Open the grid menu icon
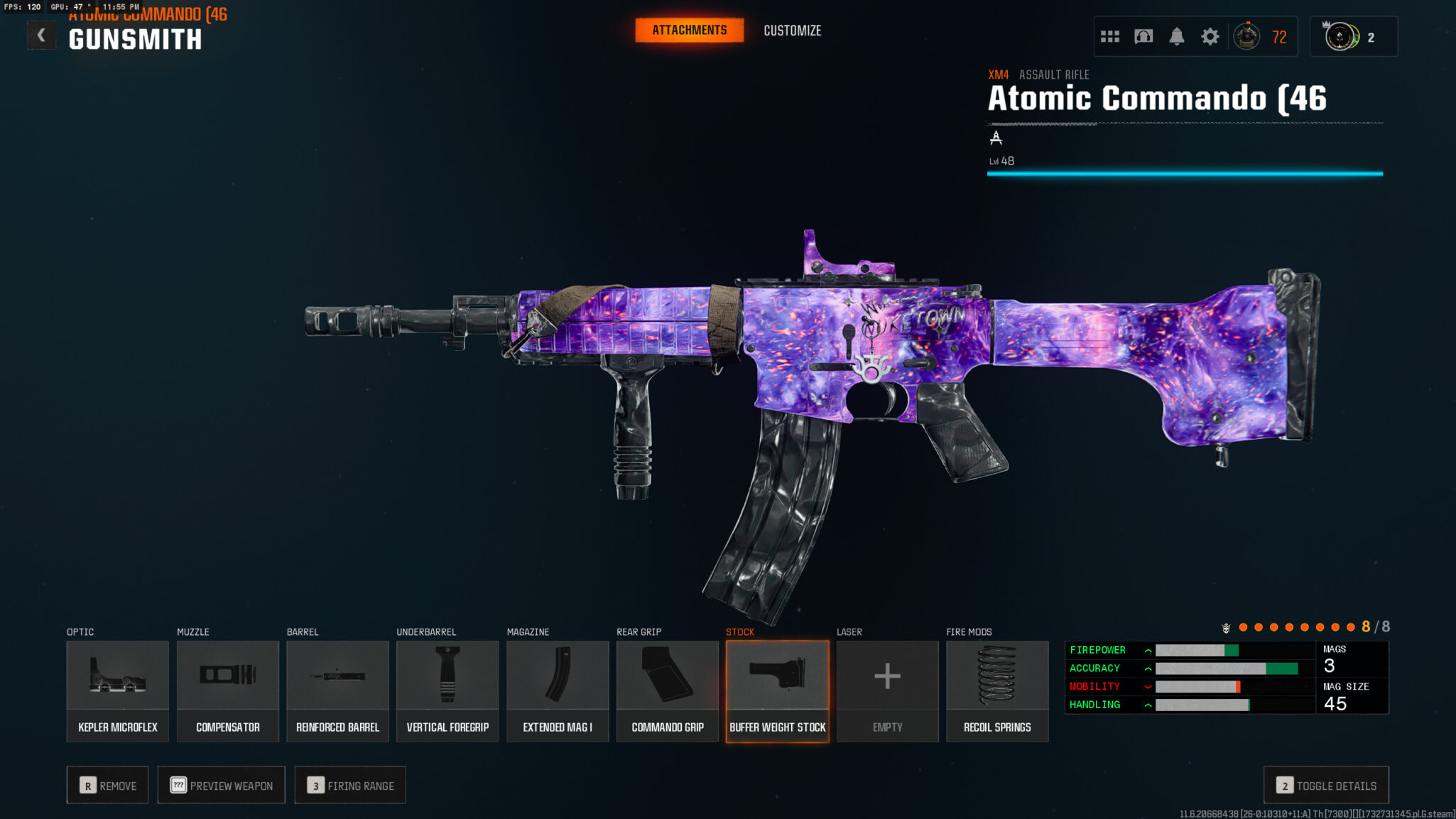1456x819 pixels. pos(1110,36)
